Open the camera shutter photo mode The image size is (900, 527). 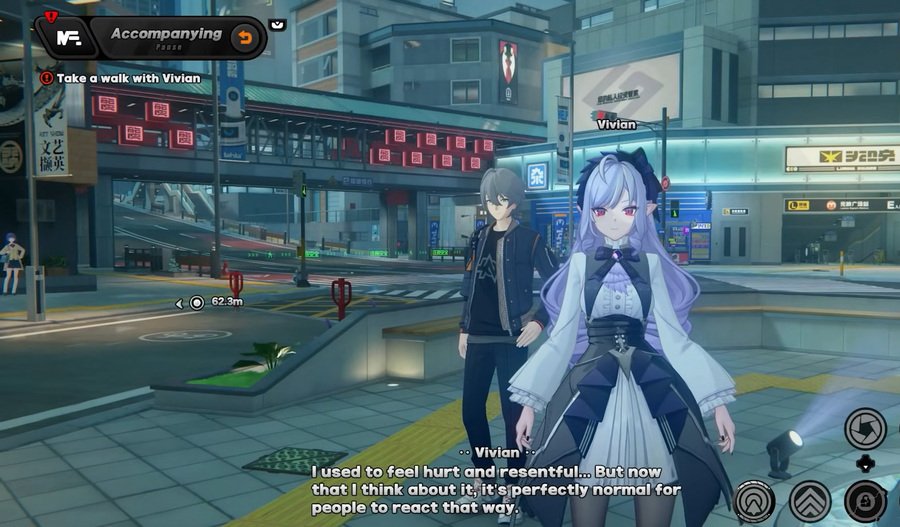point(864,428)
